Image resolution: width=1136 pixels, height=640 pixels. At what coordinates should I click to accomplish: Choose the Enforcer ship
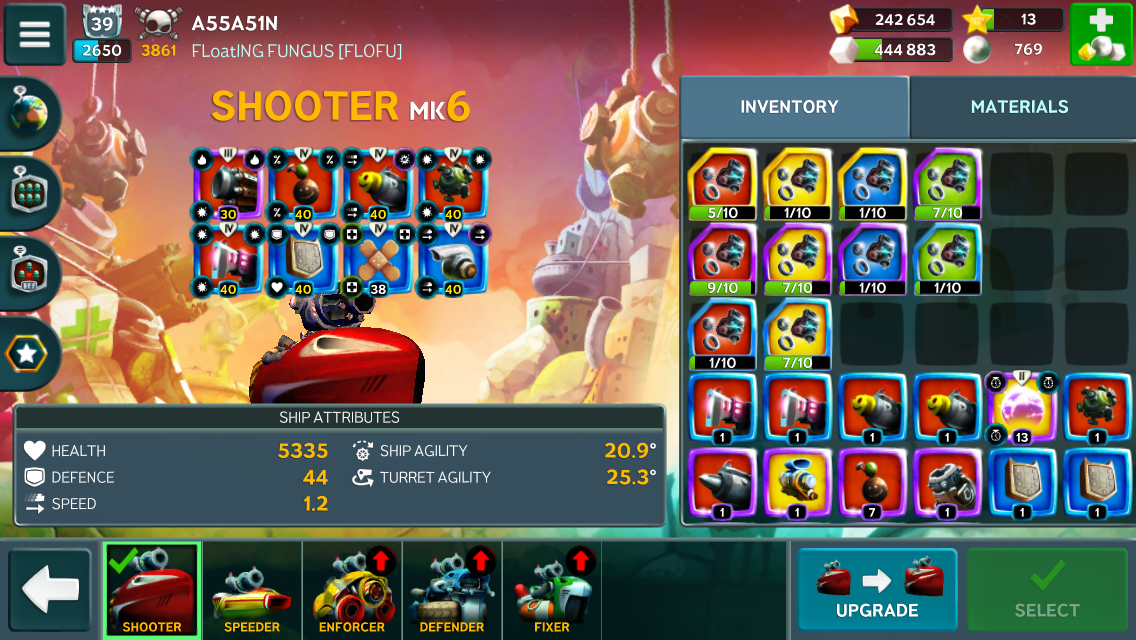click(x=352, y=590)
